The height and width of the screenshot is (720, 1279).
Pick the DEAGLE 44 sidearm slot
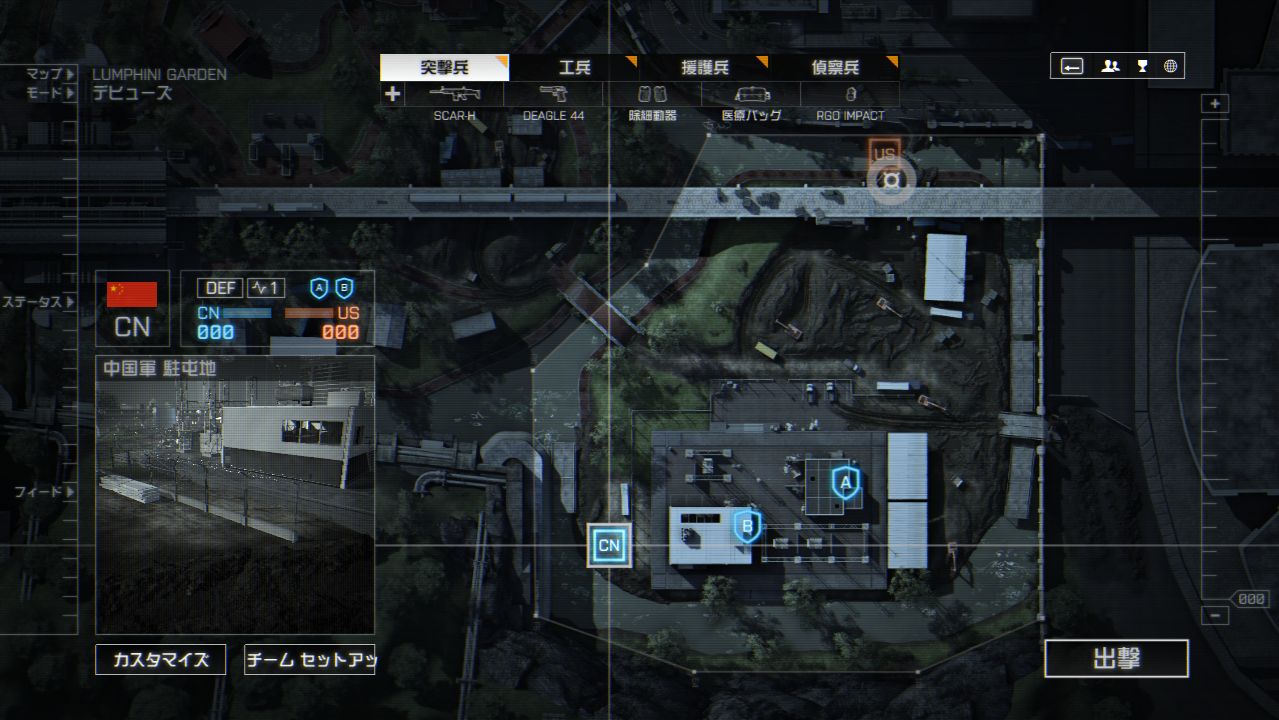[x=553, y=95]
